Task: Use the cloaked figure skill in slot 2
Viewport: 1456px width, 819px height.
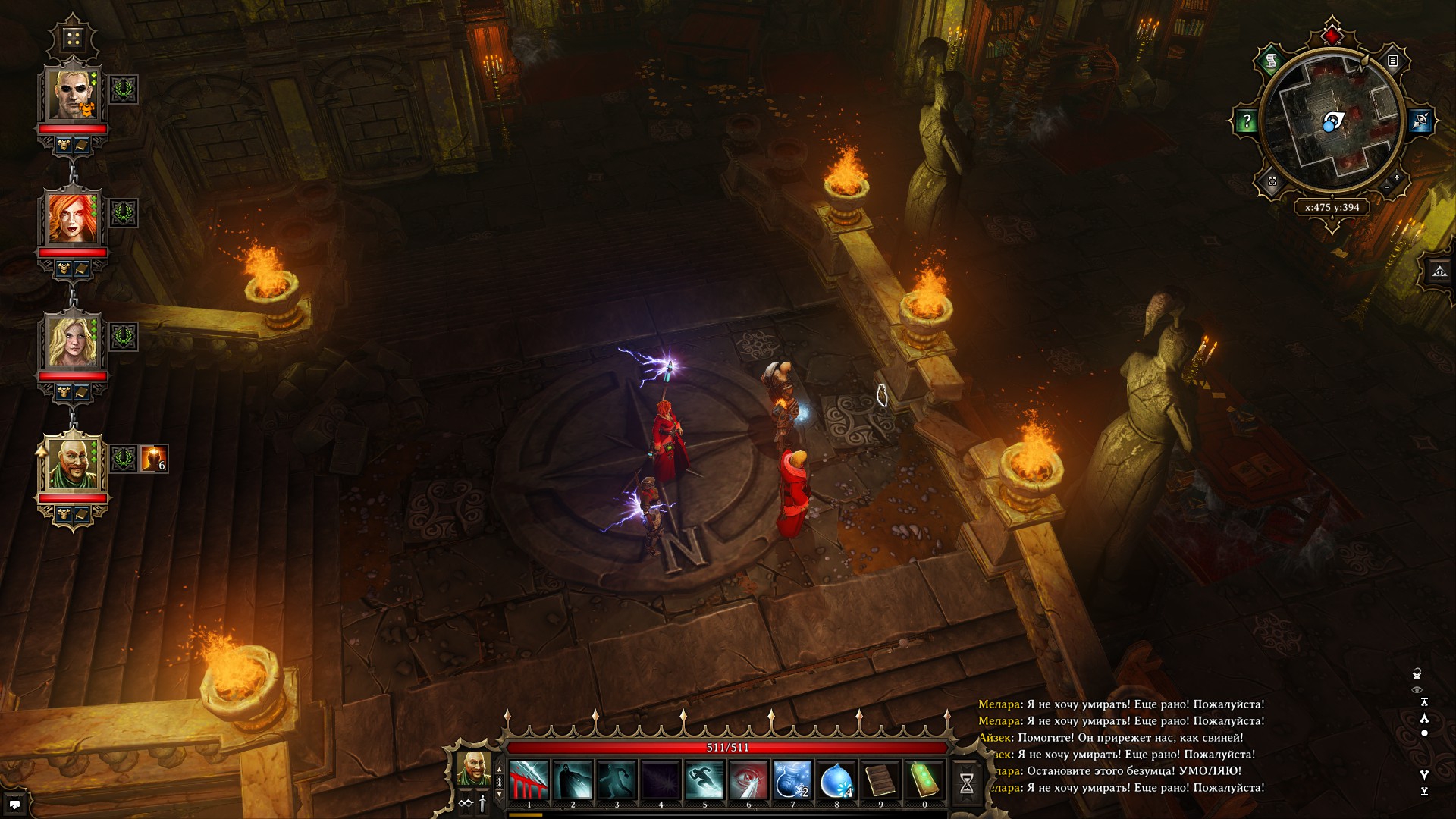Action: (x=573, y=781)
